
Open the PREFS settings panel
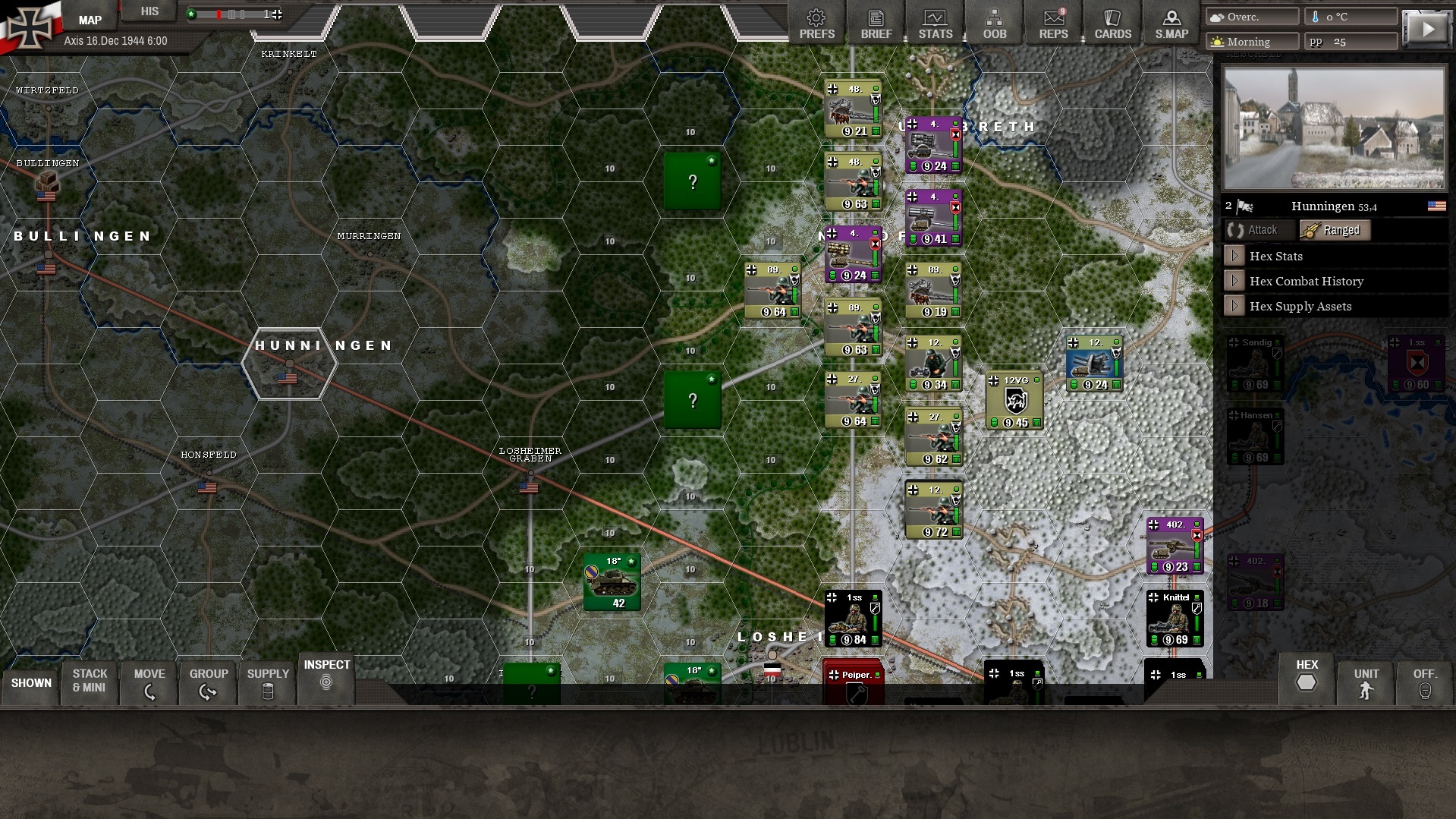tap(816, 22)
